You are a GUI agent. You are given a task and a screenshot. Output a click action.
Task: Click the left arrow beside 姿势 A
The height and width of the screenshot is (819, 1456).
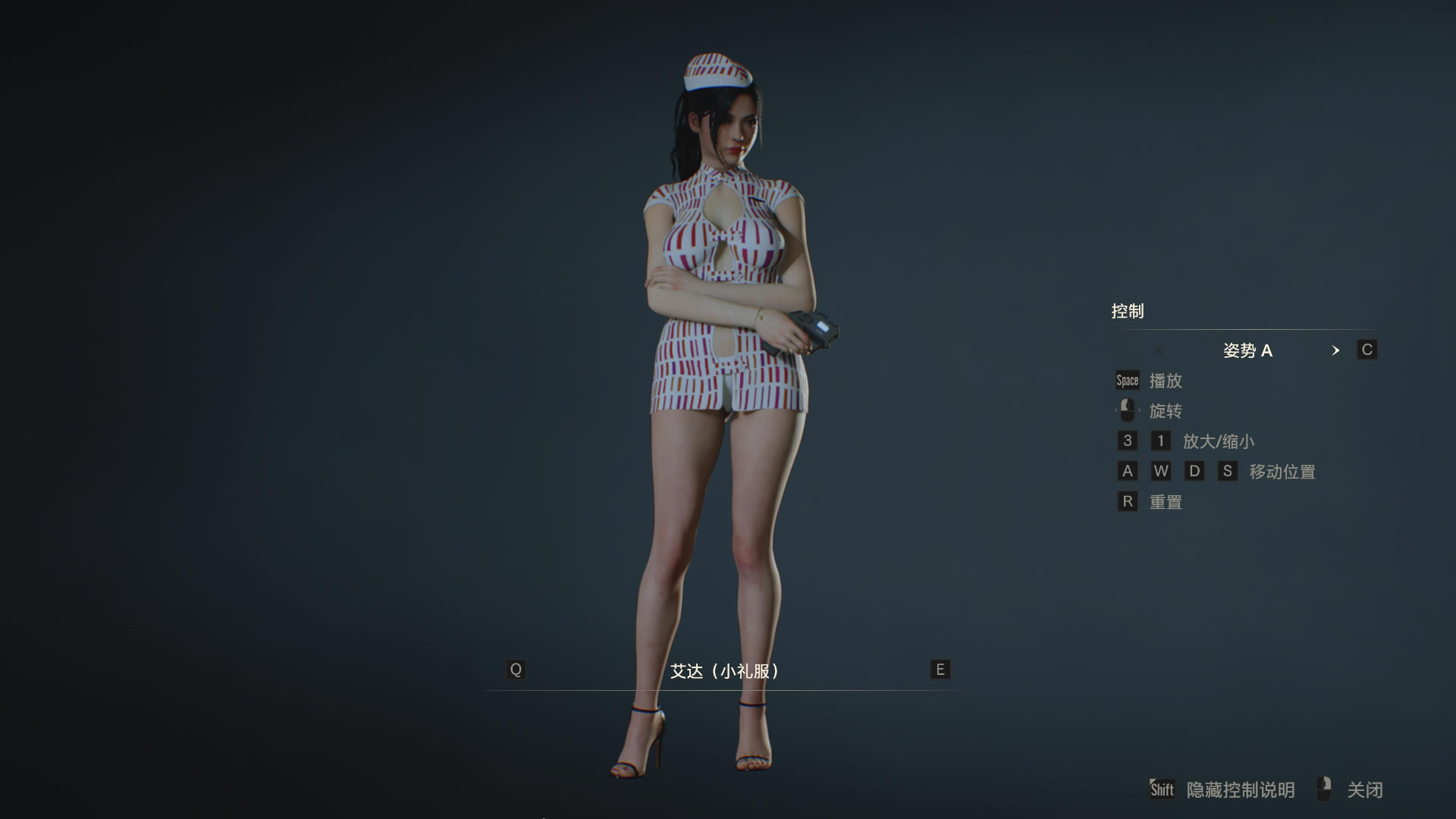point(1160,350)
